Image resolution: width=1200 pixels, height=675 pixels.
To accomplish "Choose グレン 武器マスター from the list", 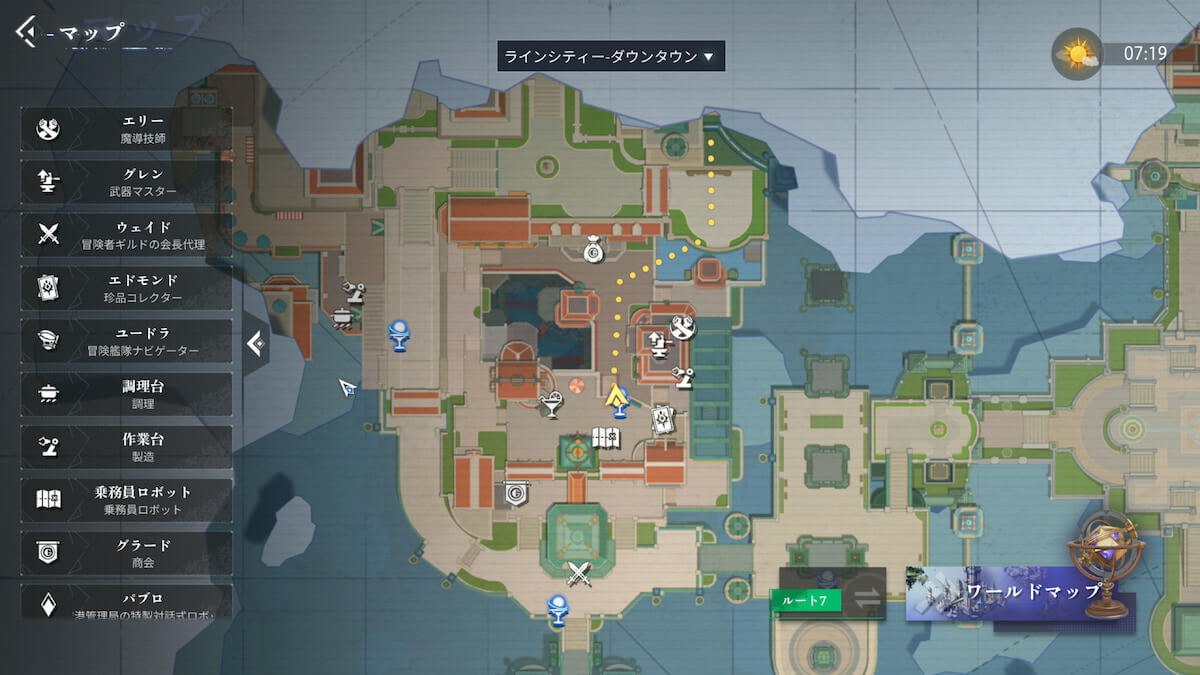I will tap(126, 182).
